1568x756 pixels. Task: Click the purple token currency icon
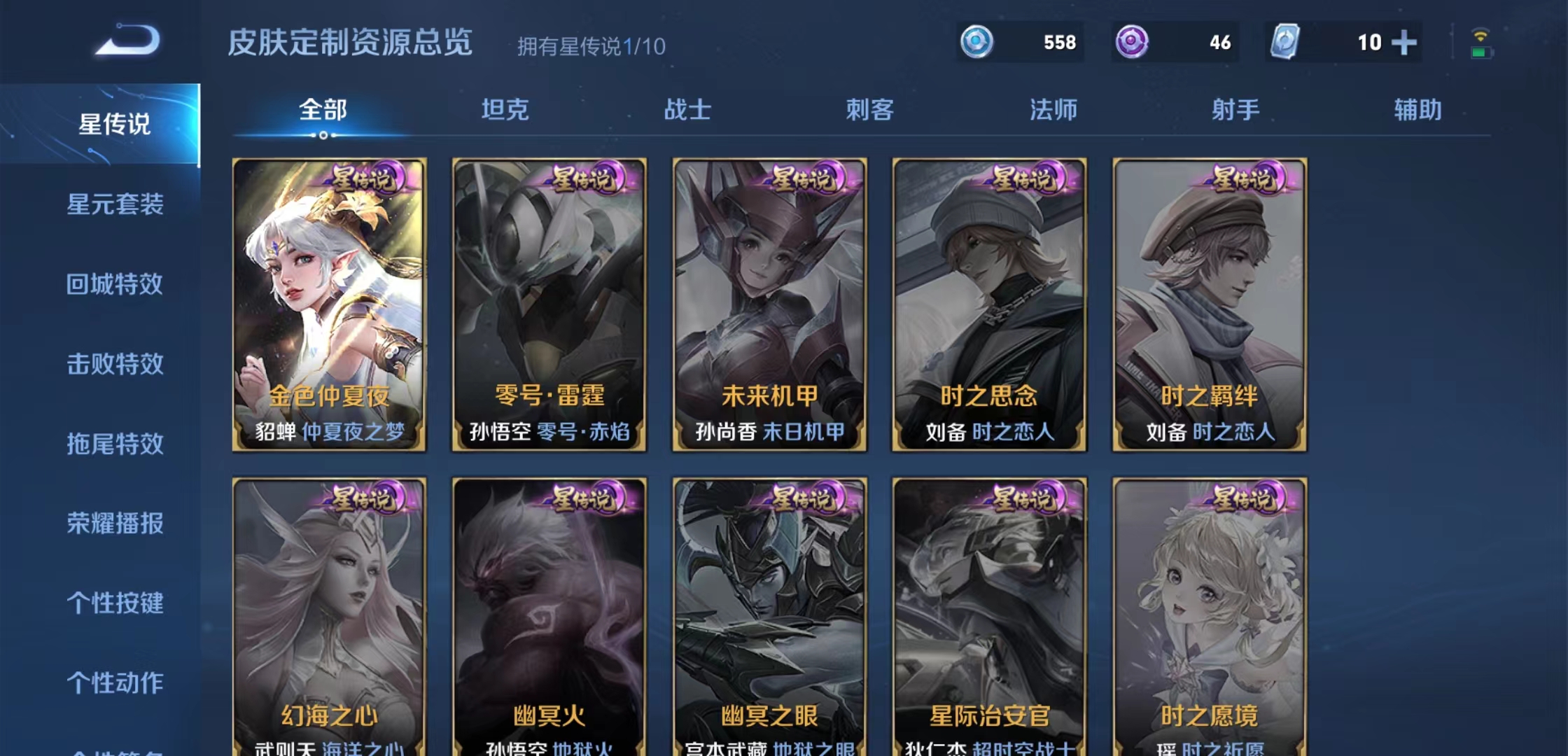(x=1132, y=43)
